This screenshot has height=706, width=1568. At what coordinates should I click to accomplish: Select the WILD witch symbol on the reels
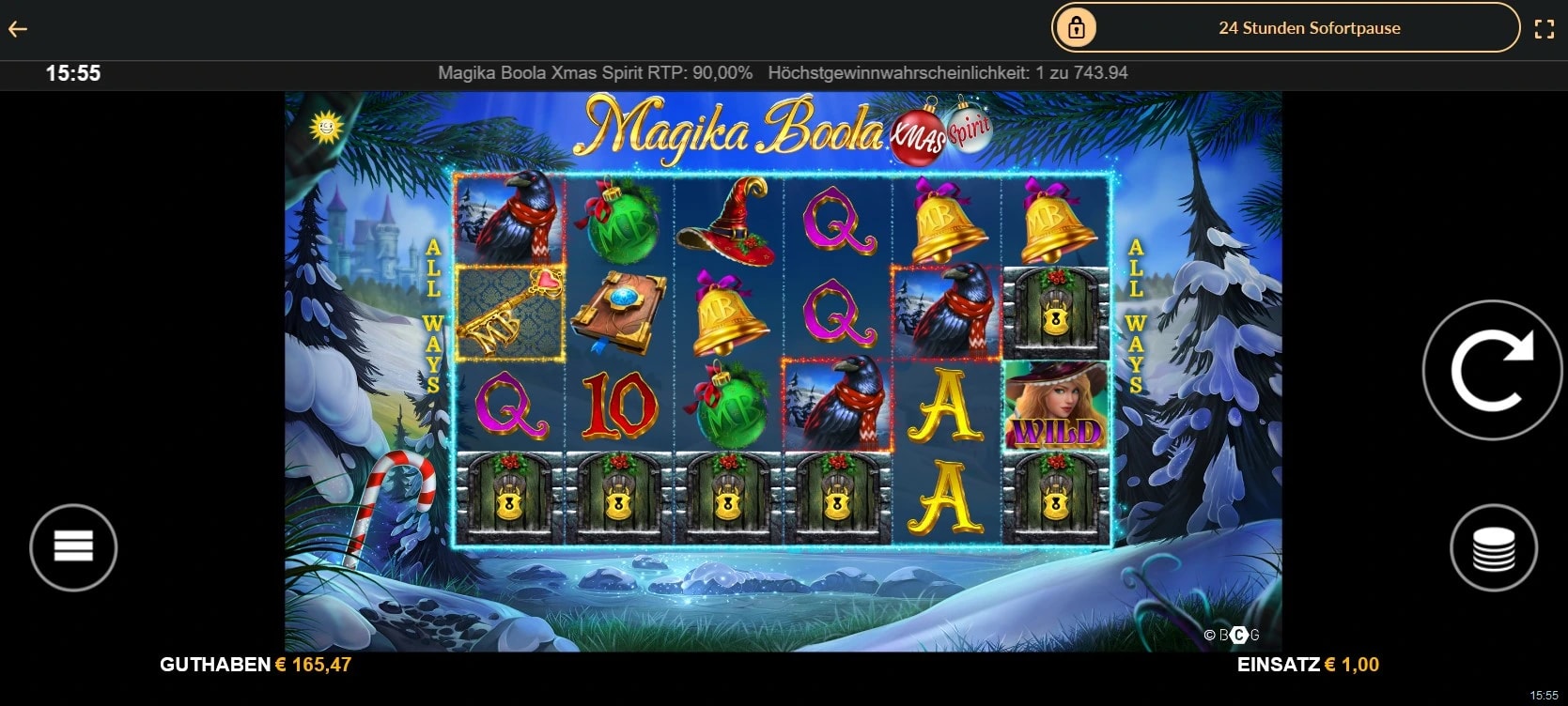1056,406
